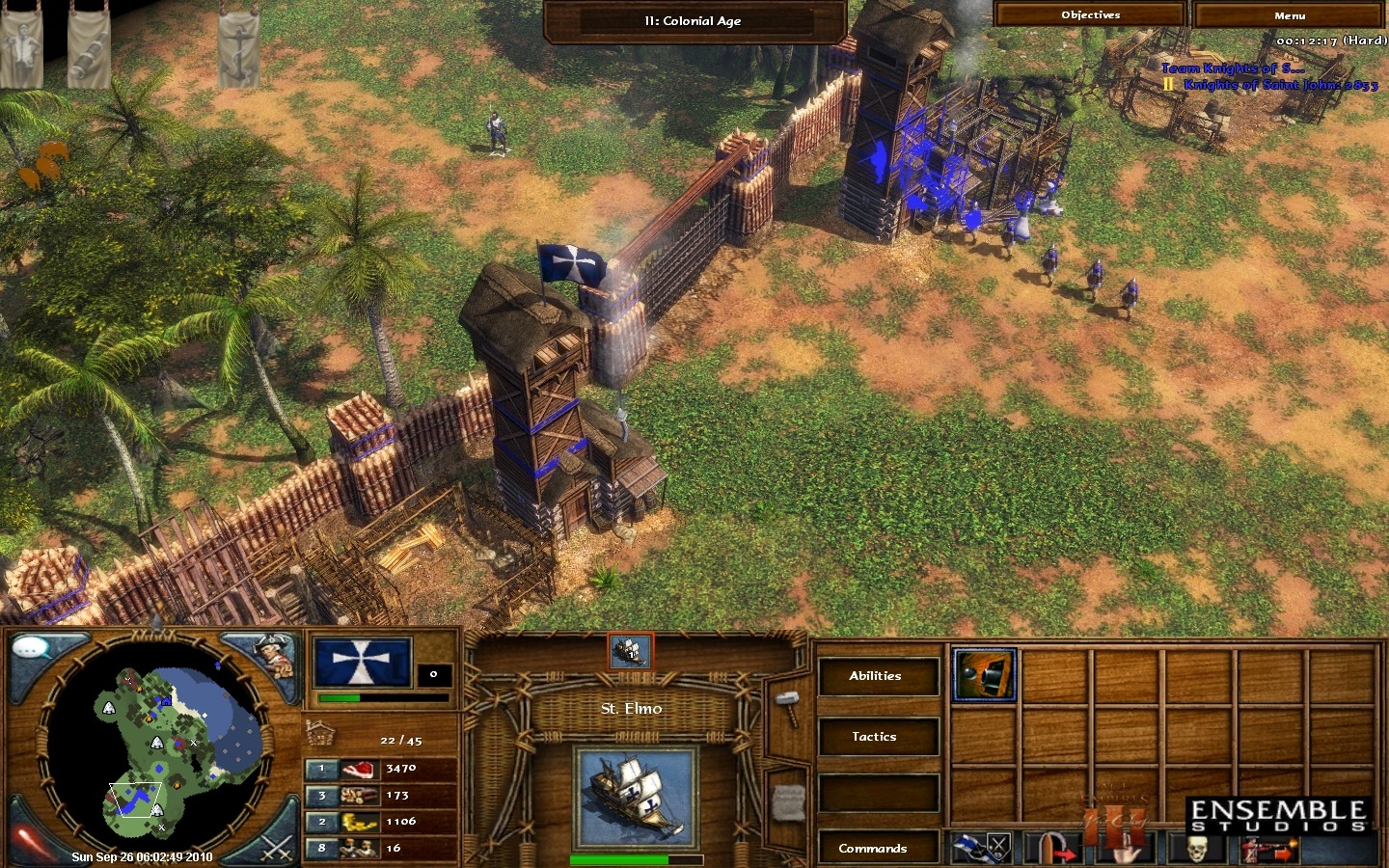This screenshot has width=1389, height=868.
Task: Select the idle villagers row
Action: [x=381, y=849]
